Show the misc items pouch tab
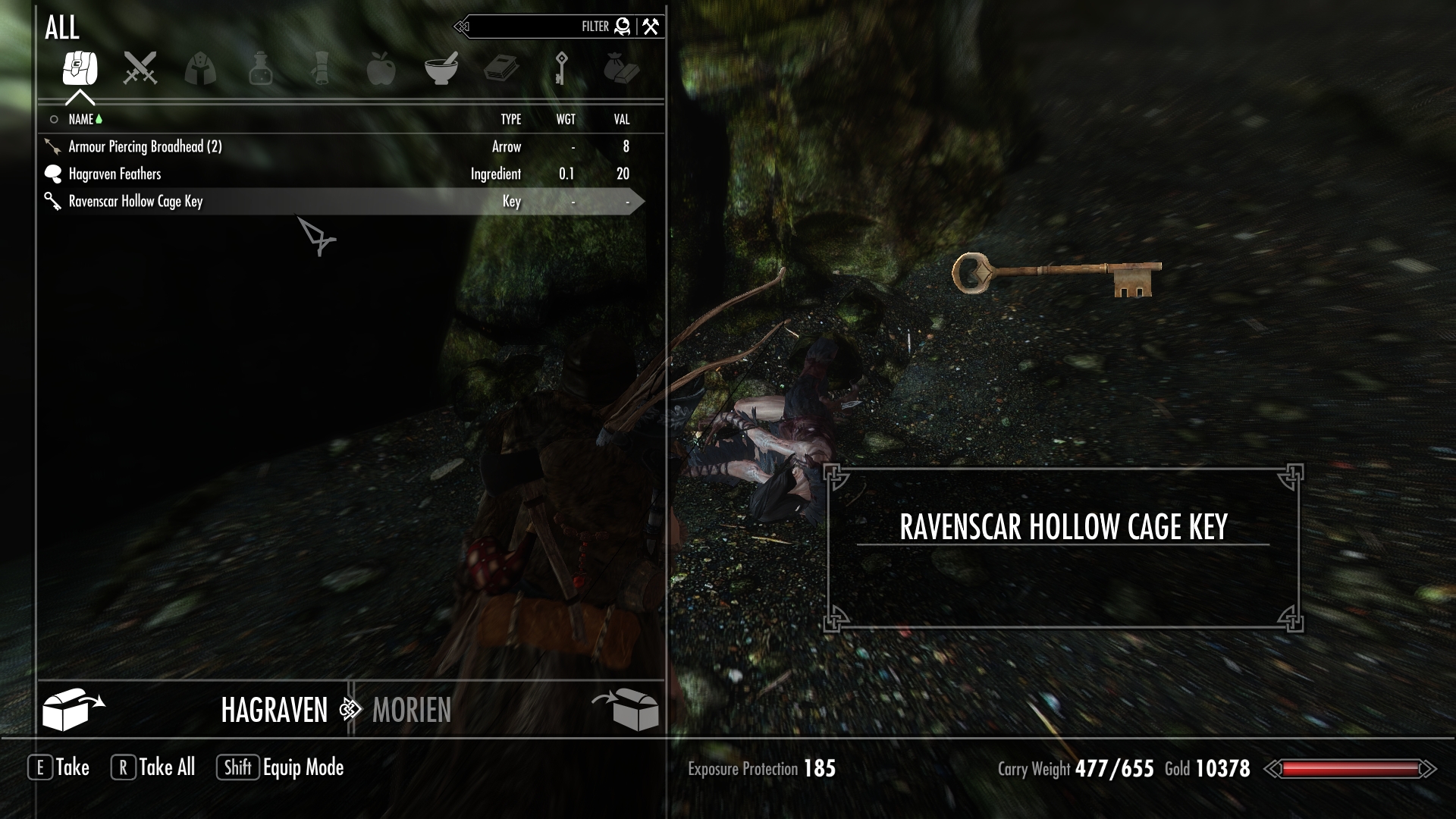1456x819 pixels. tap(622, 68)
